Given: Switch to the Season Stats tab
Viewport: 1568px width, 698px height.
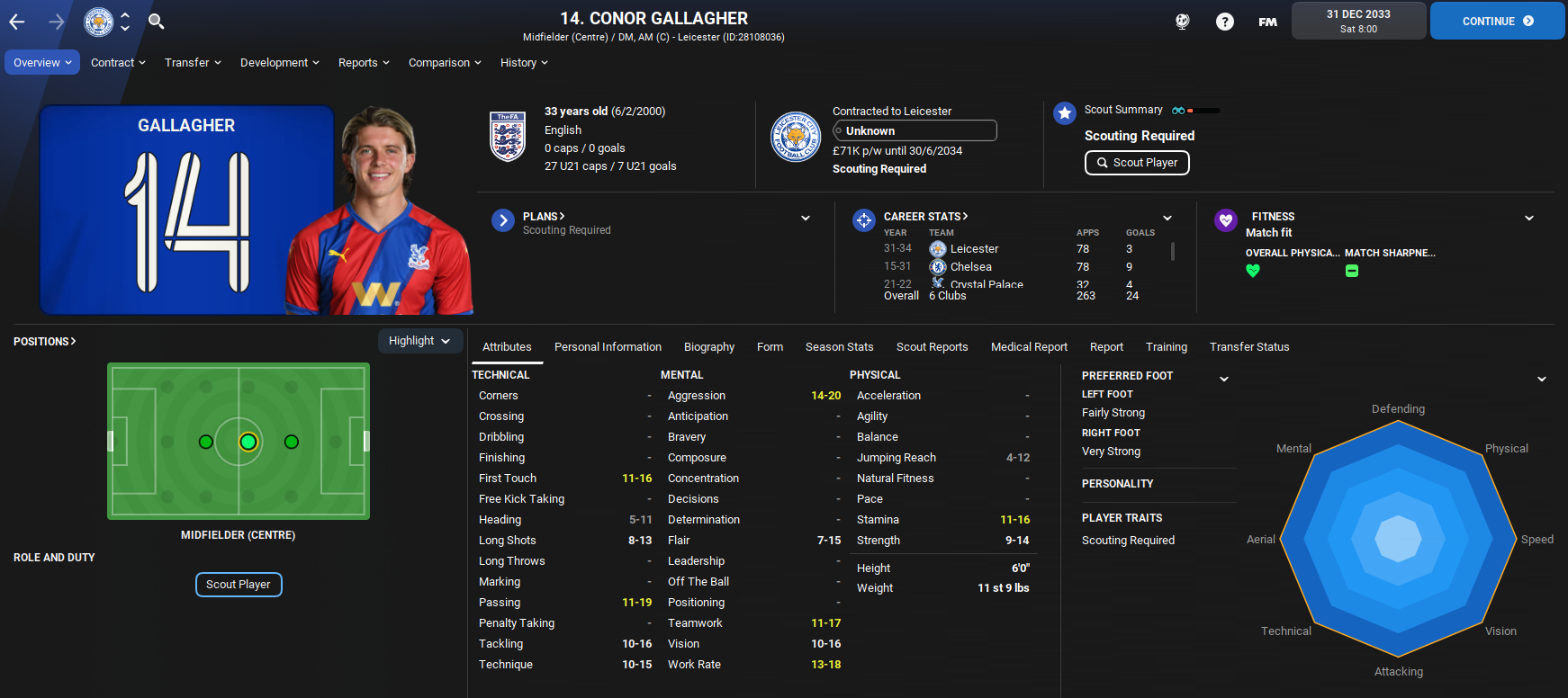Looking at the screenshot, I should coord(839,346).
